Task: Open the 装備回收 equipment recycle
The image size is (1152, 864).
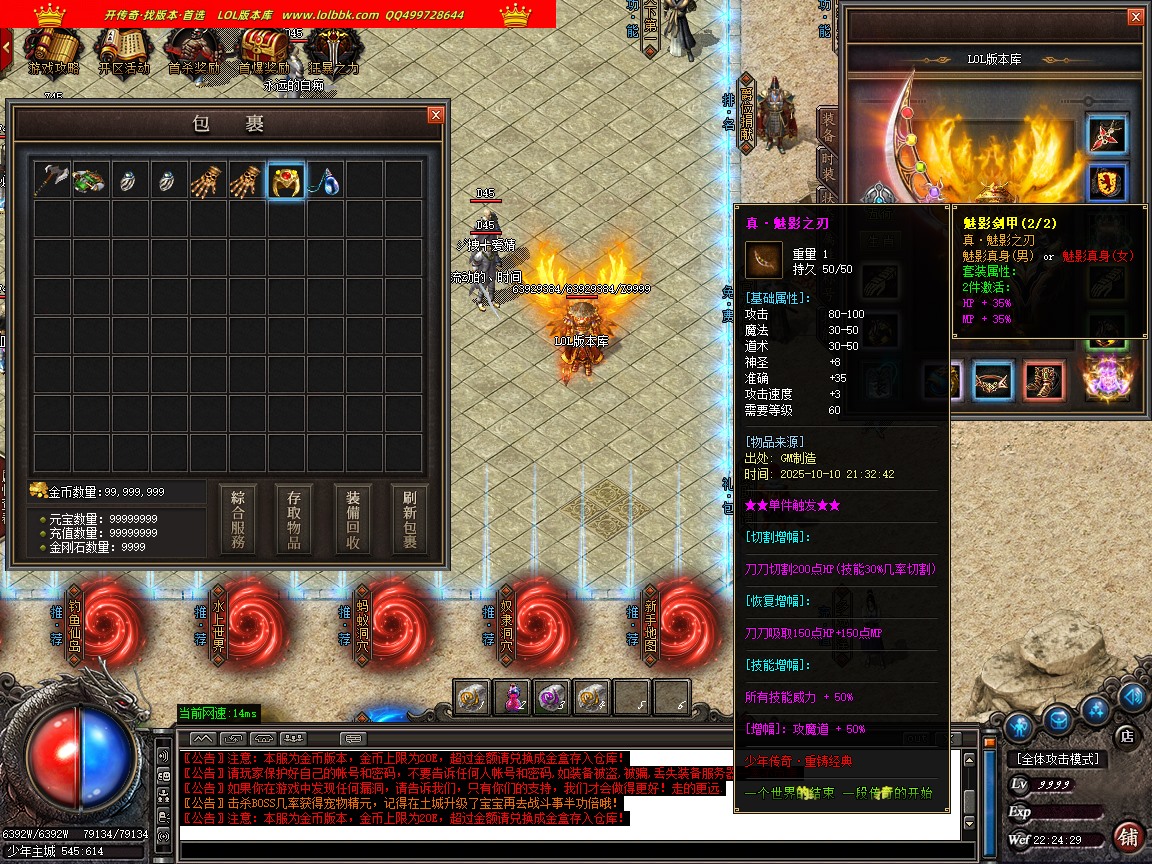Action: (x=353, y=520)
